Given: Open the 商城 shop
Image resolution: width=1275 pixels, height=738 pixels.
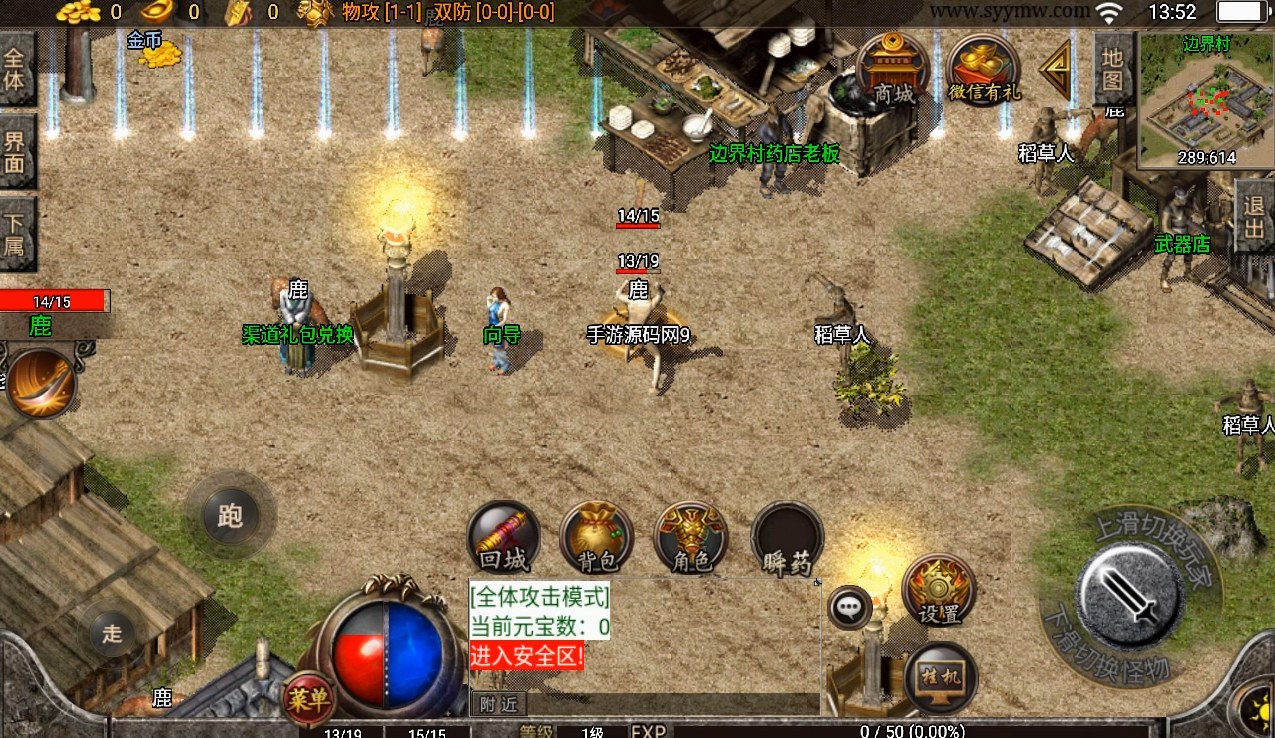Looking at the screenshot, I should (893, 69).
